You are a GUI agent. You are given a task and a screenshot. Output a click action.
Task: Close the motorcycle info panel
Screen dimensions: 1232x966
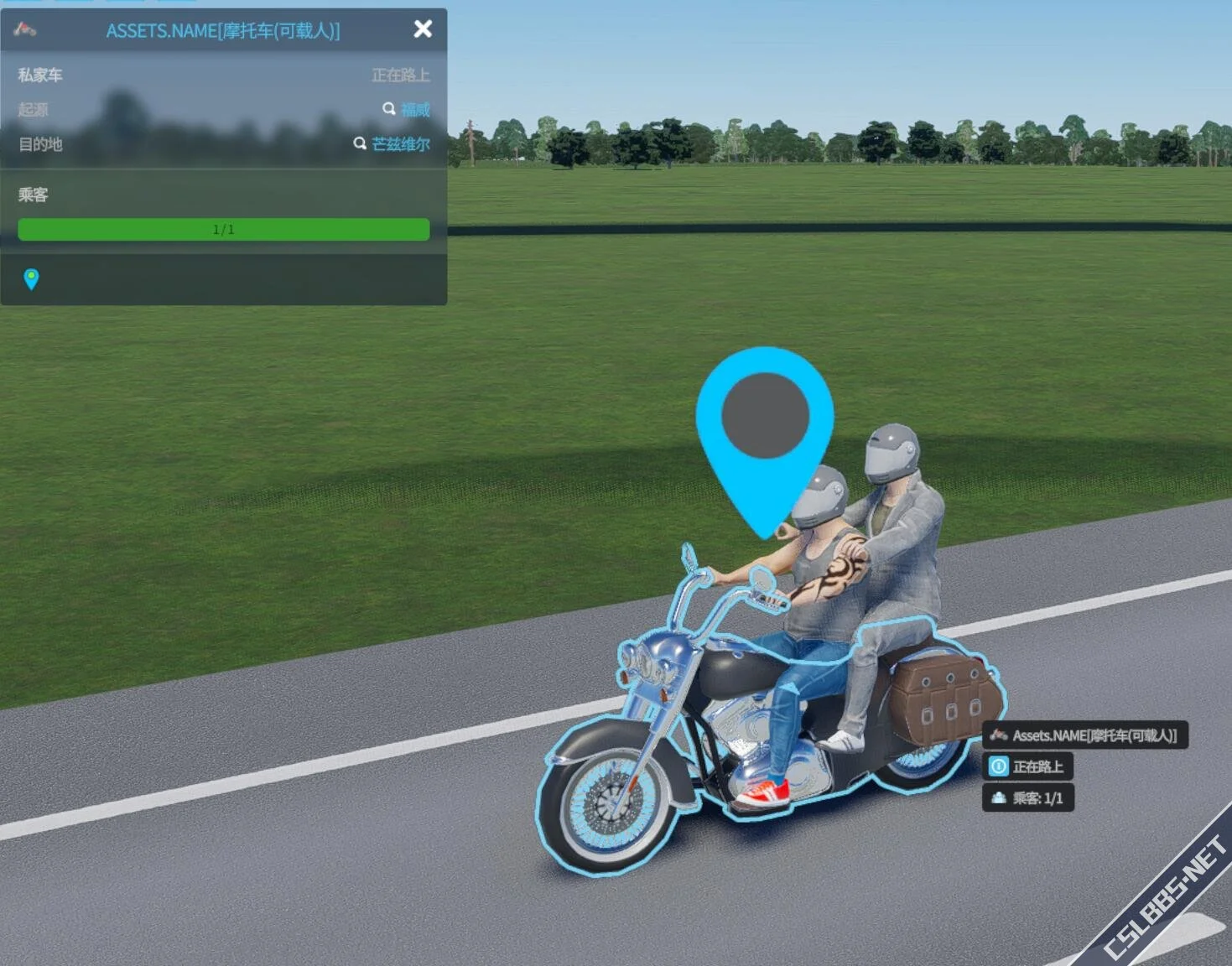click(x=423, y=29)
